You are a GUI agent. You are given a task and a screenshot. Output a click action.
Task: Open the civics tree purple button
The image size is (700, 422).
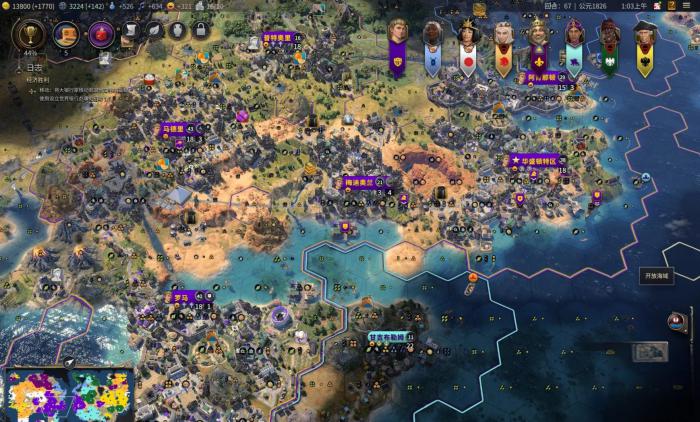click(x=101, y=34)
